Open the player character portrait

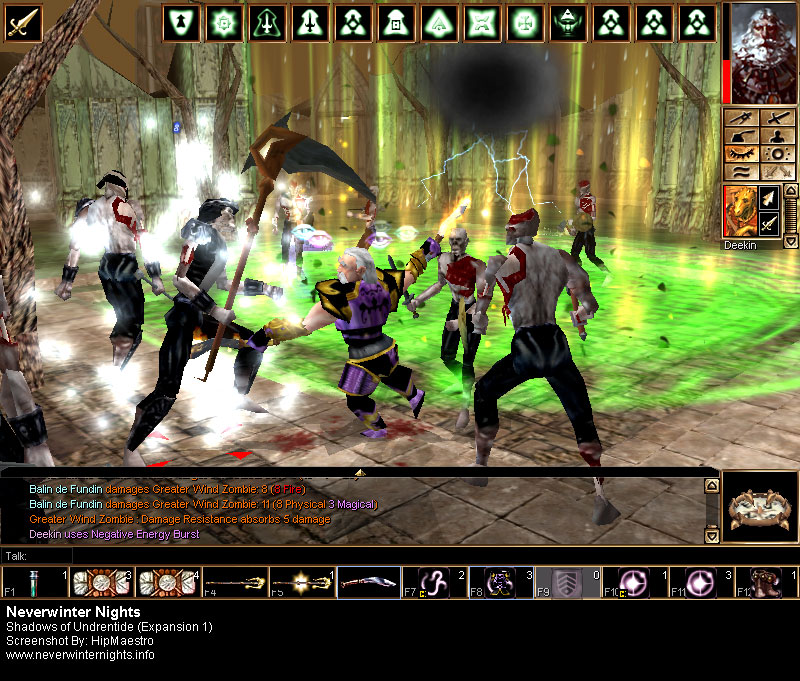[761, 52]
